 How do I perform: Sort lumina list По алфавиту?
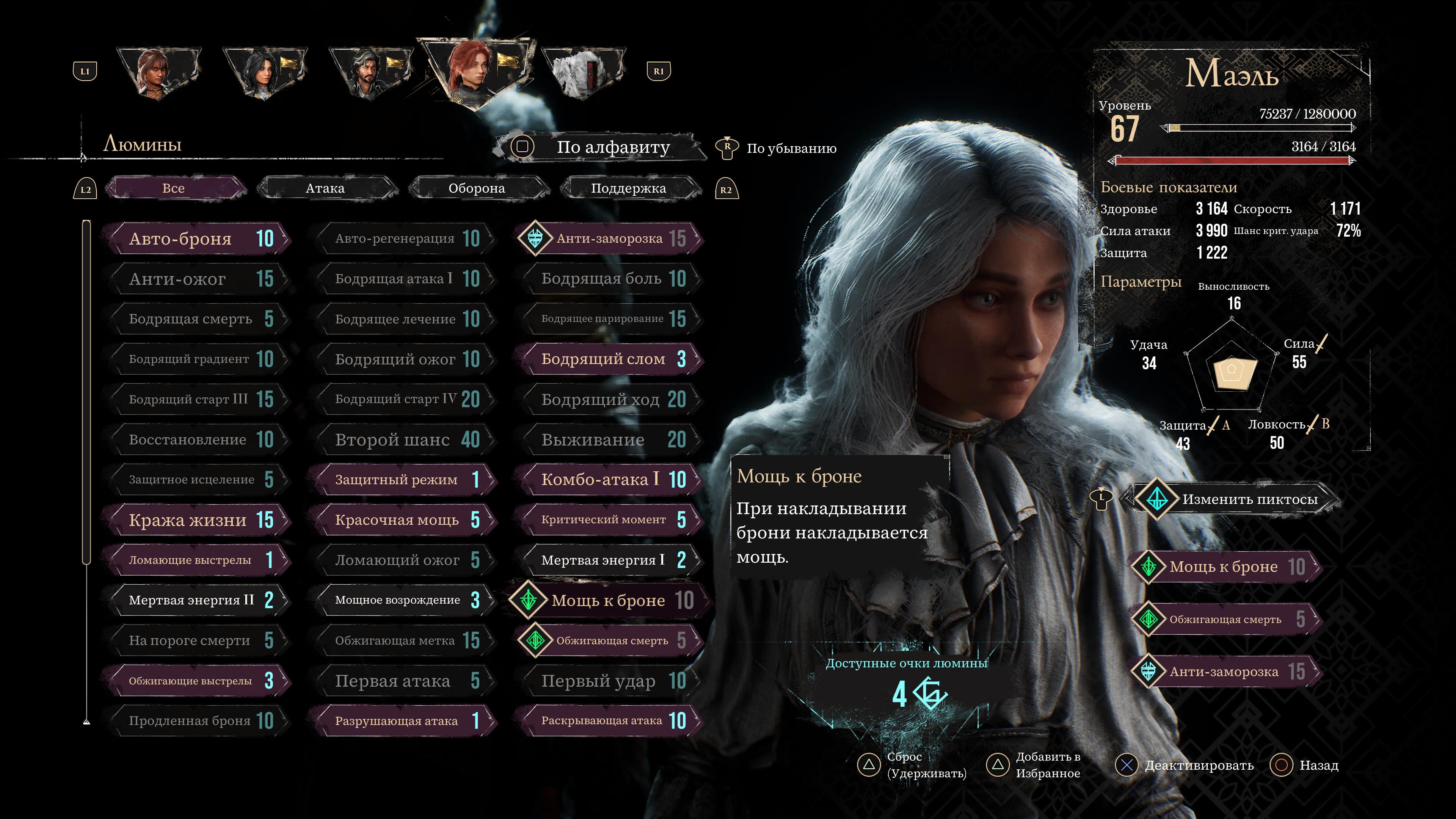[x=613, y=147]
